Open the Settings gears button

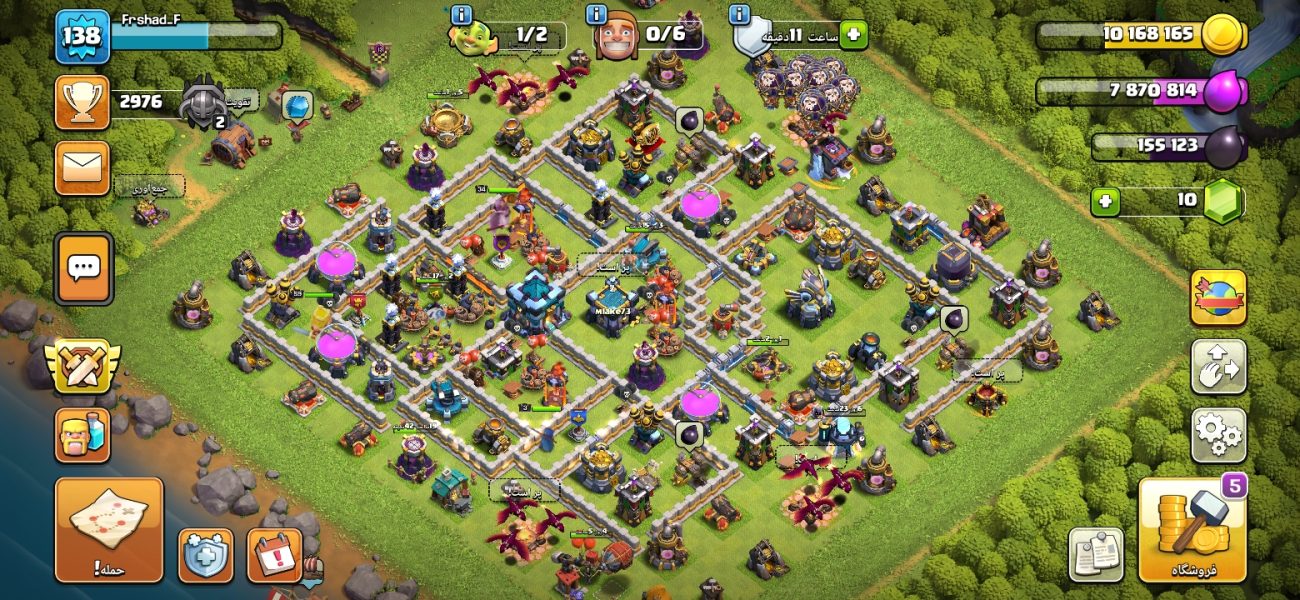(x=1218, y=435)
